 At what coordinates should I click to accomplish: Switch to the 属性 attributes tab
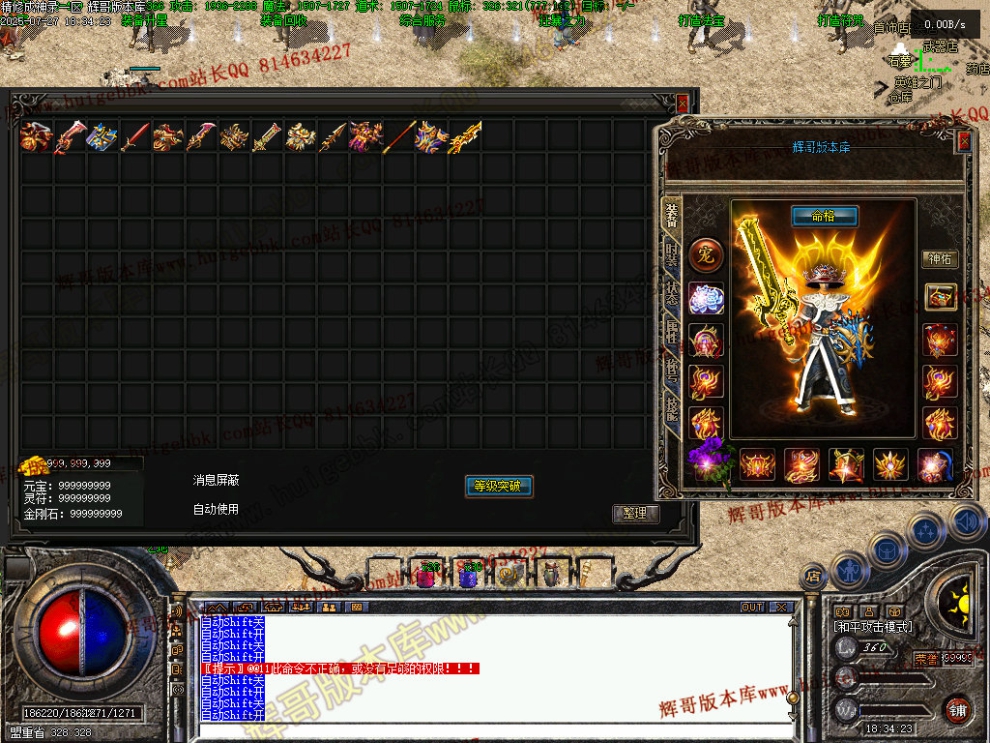672,333
